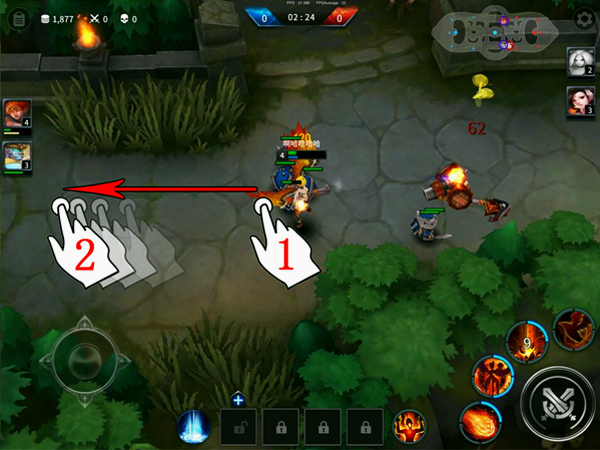This screenshot has width=600, height=450.
Task: Select the white-haired enemy hero portrait
Action: pos(580,62)
